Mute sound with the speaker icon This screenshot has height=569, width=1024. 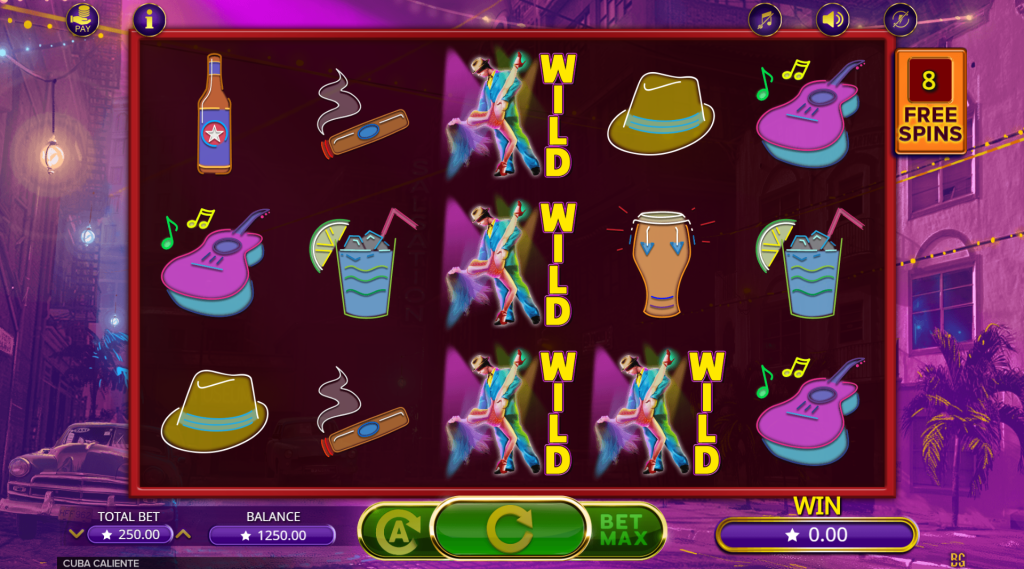click(x=832, y=19)
